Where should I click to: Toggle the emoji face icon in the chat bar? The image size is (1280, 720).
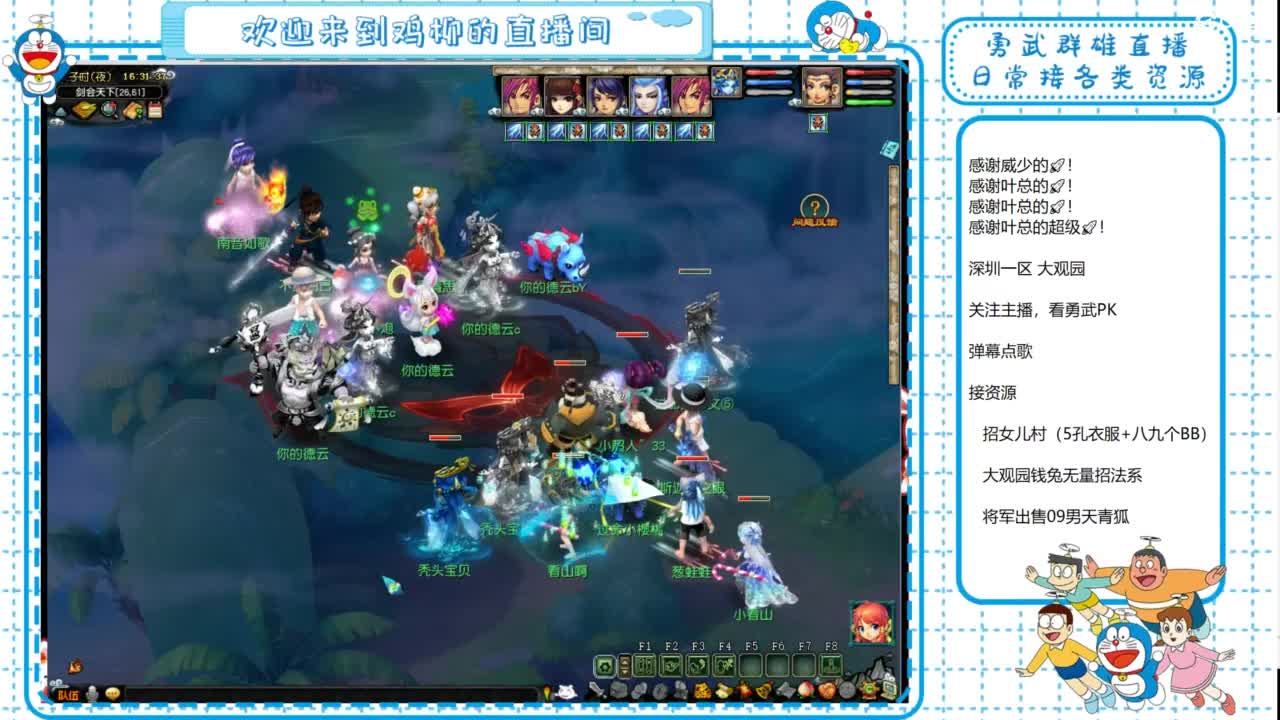coord(113,693)
